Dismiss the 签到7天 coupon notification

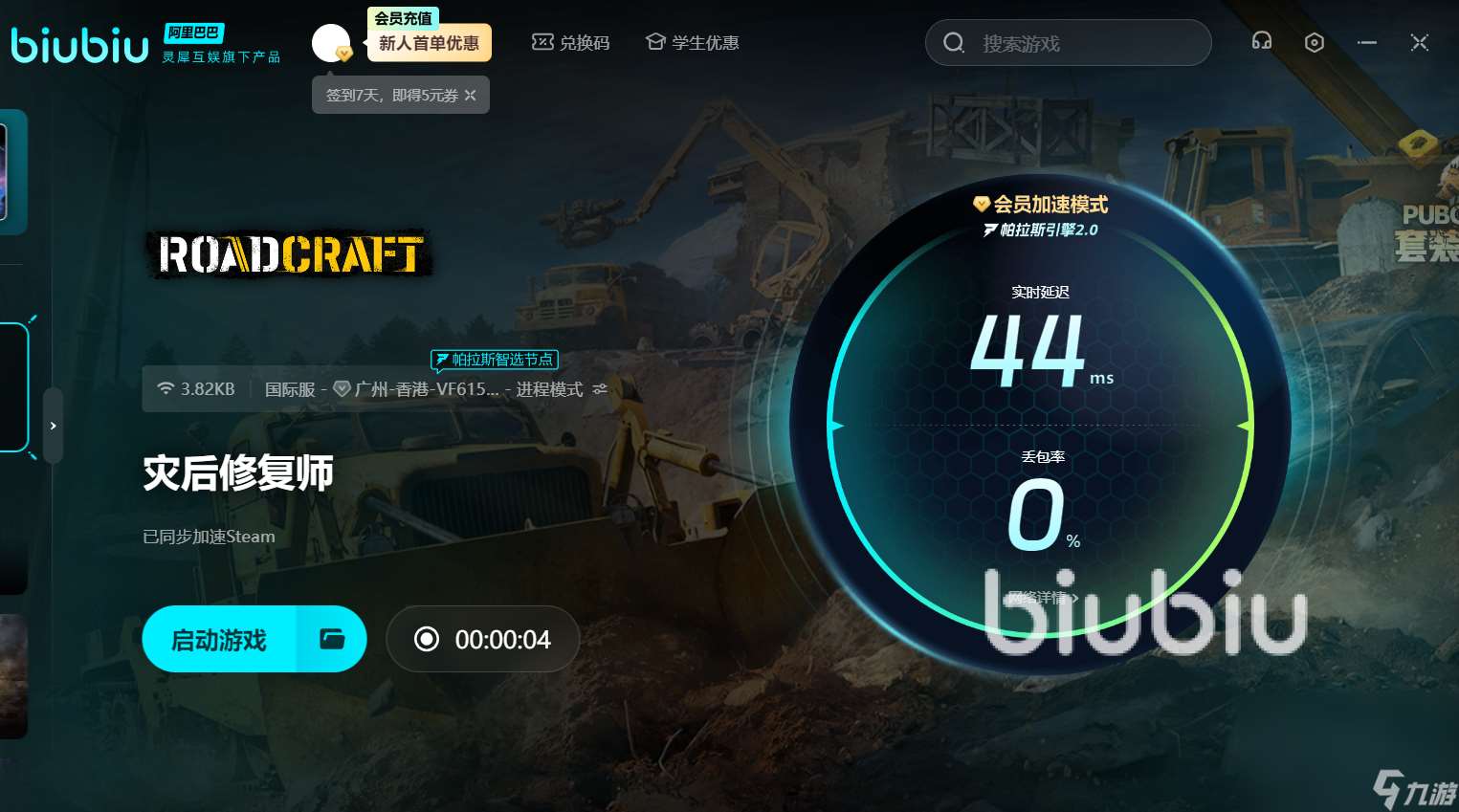coord(470,95)
